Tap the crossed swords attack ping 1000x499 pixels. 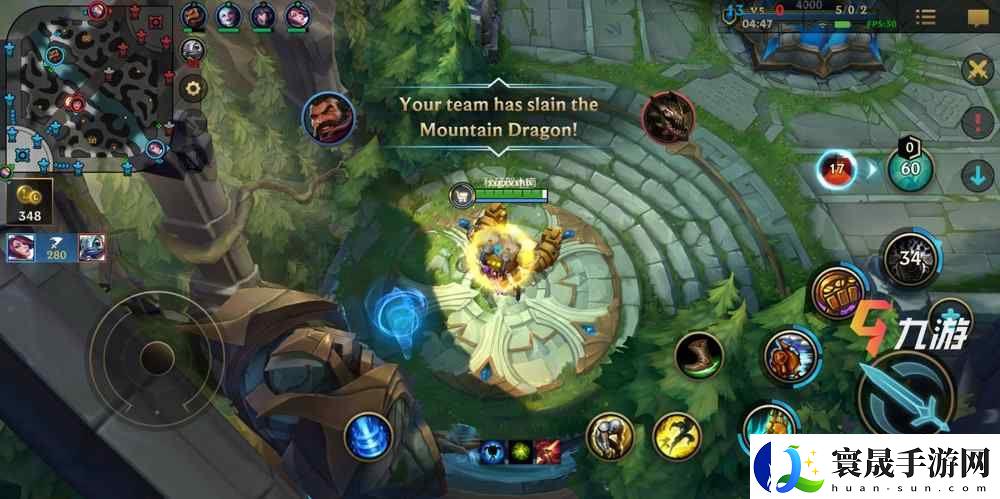pyautogui.click(x=976, y=70)
